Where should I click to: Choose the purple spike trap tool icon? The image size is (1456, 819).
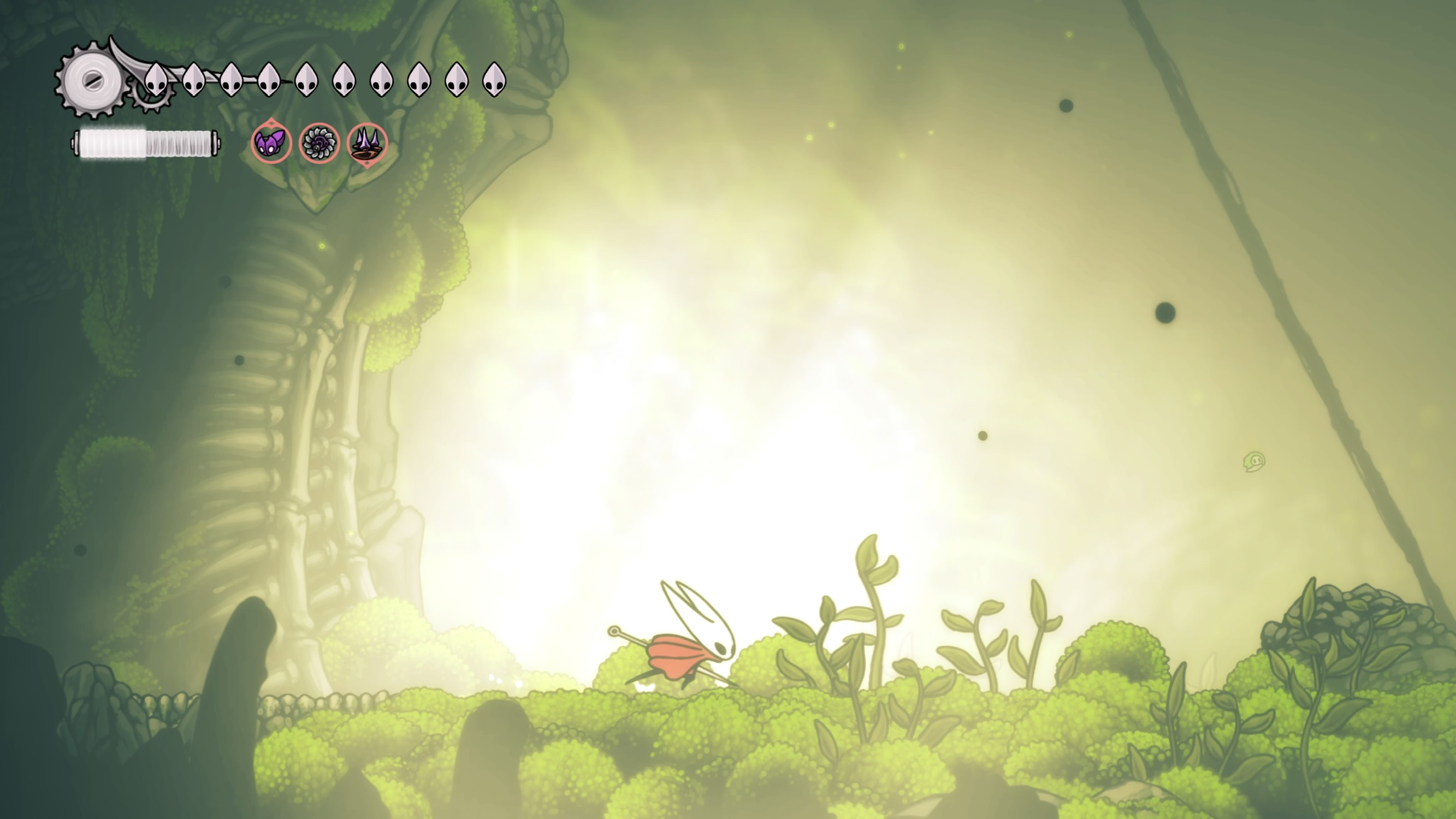click(x=368, y=143)
